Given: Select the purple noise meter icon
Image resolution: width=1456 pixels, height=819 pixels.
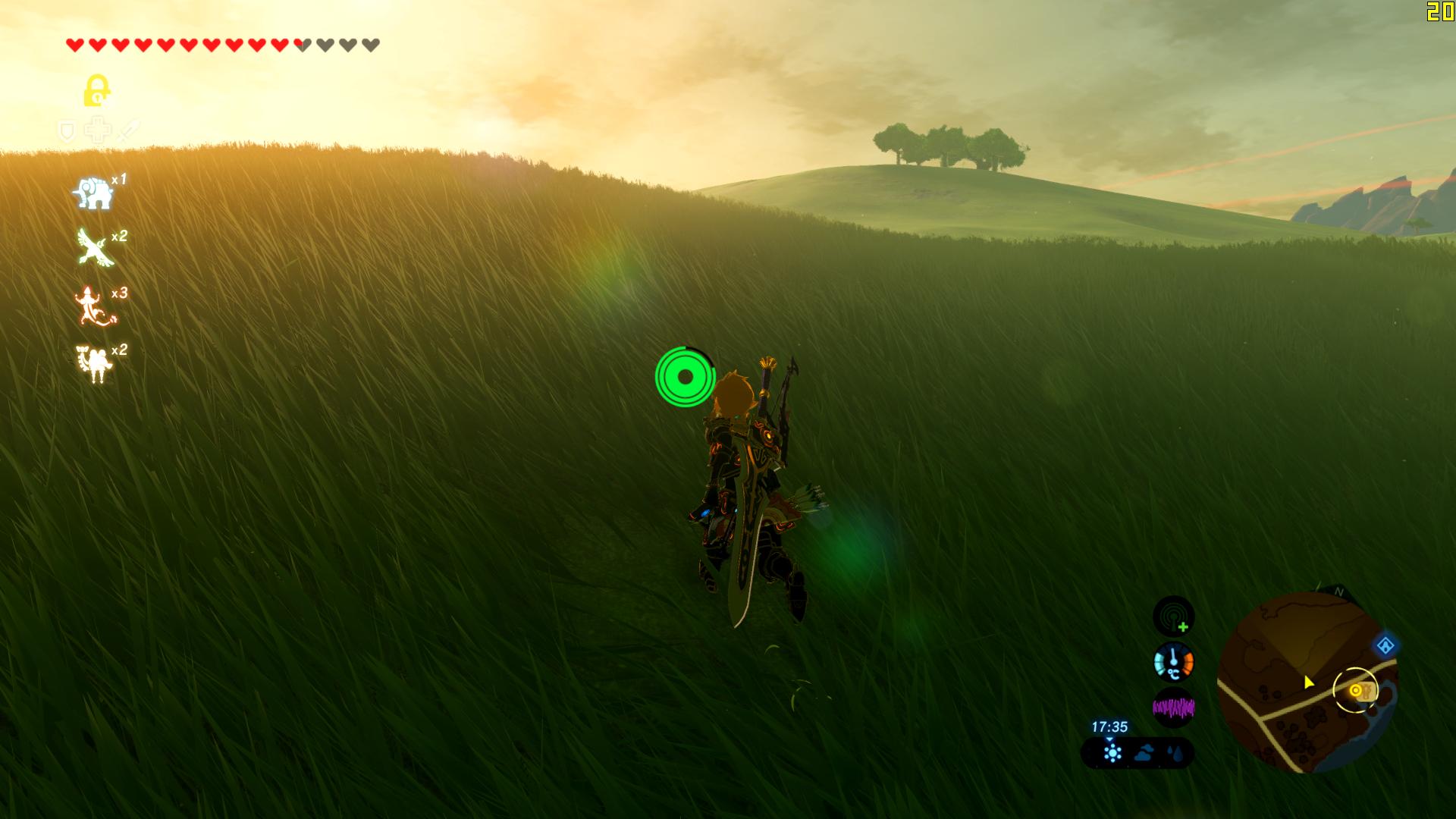Looking at the screenshot, I should point(1173,708).
